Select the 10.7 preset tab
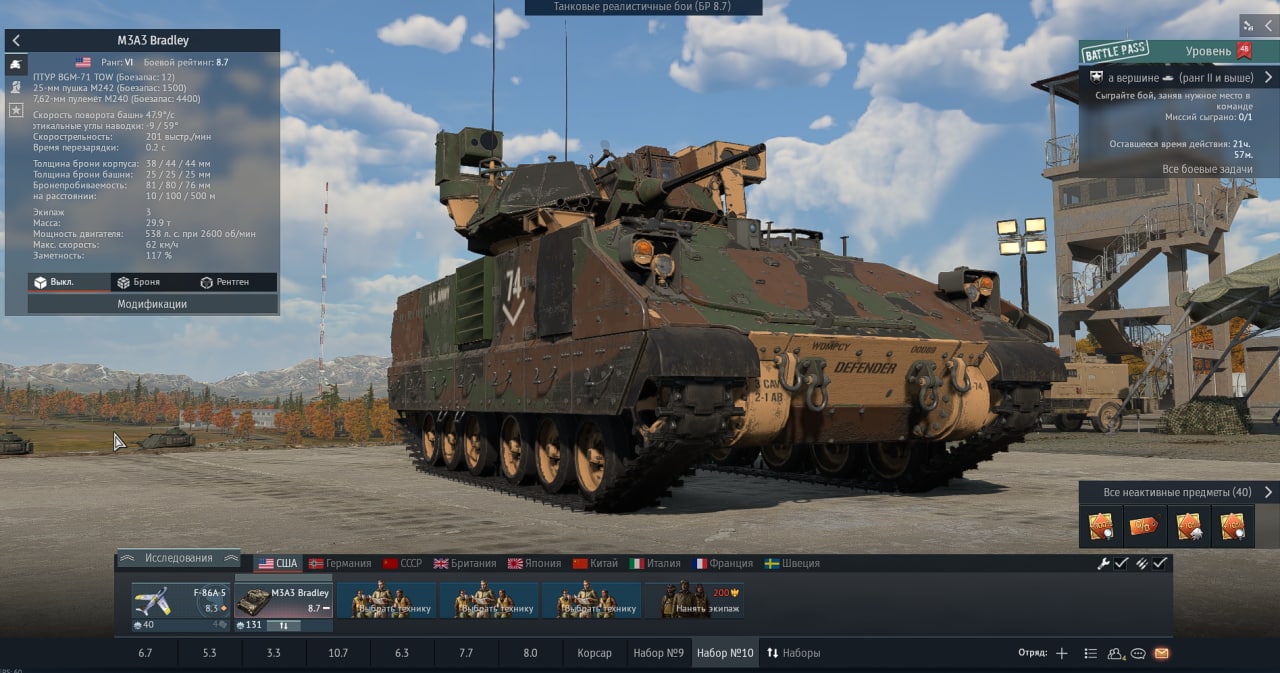 pos(338,653)
